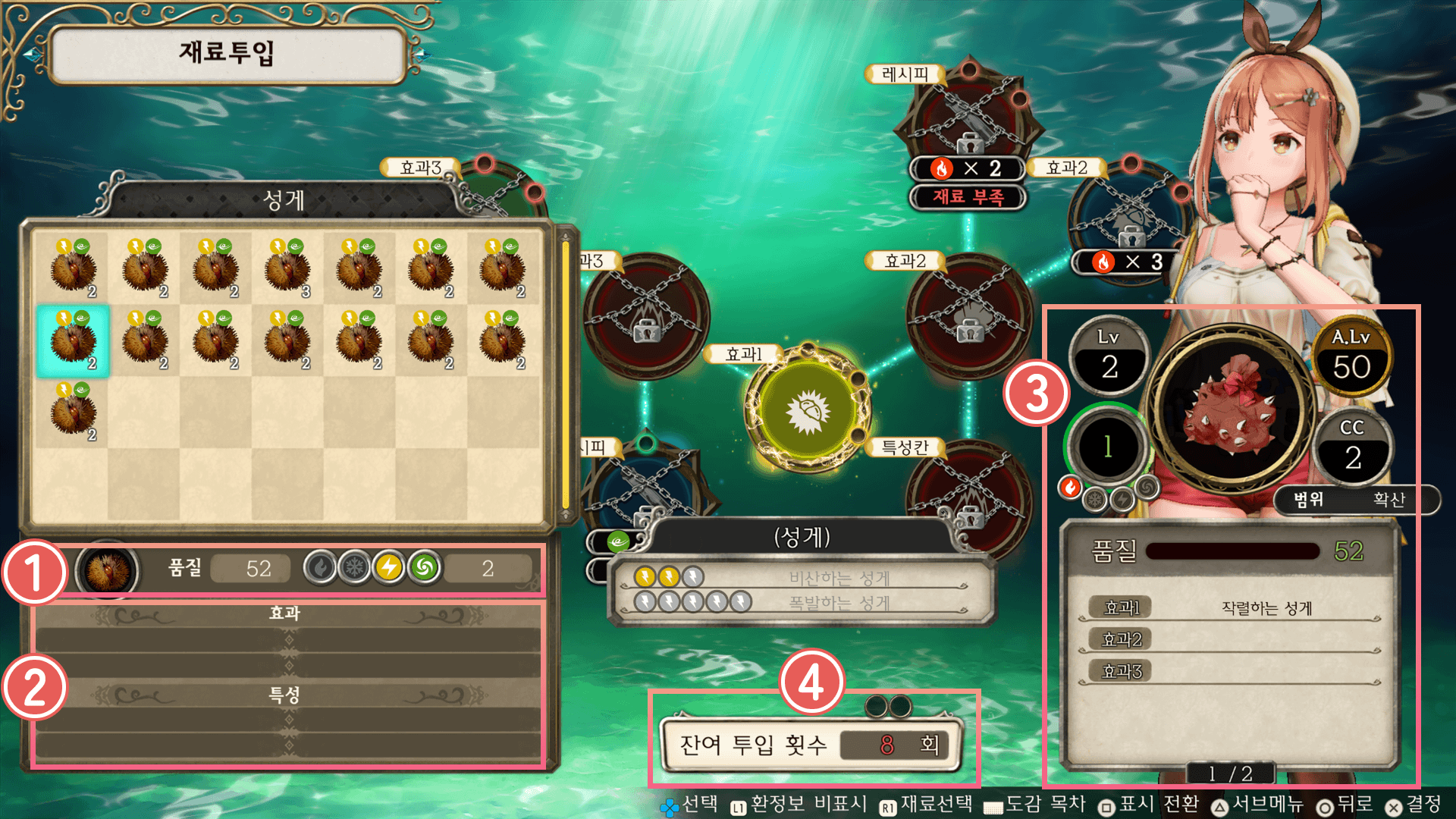The image size is (1456, 819).
Task: Pick the sea urchin stack showing 3
Action: pos(287,269)
